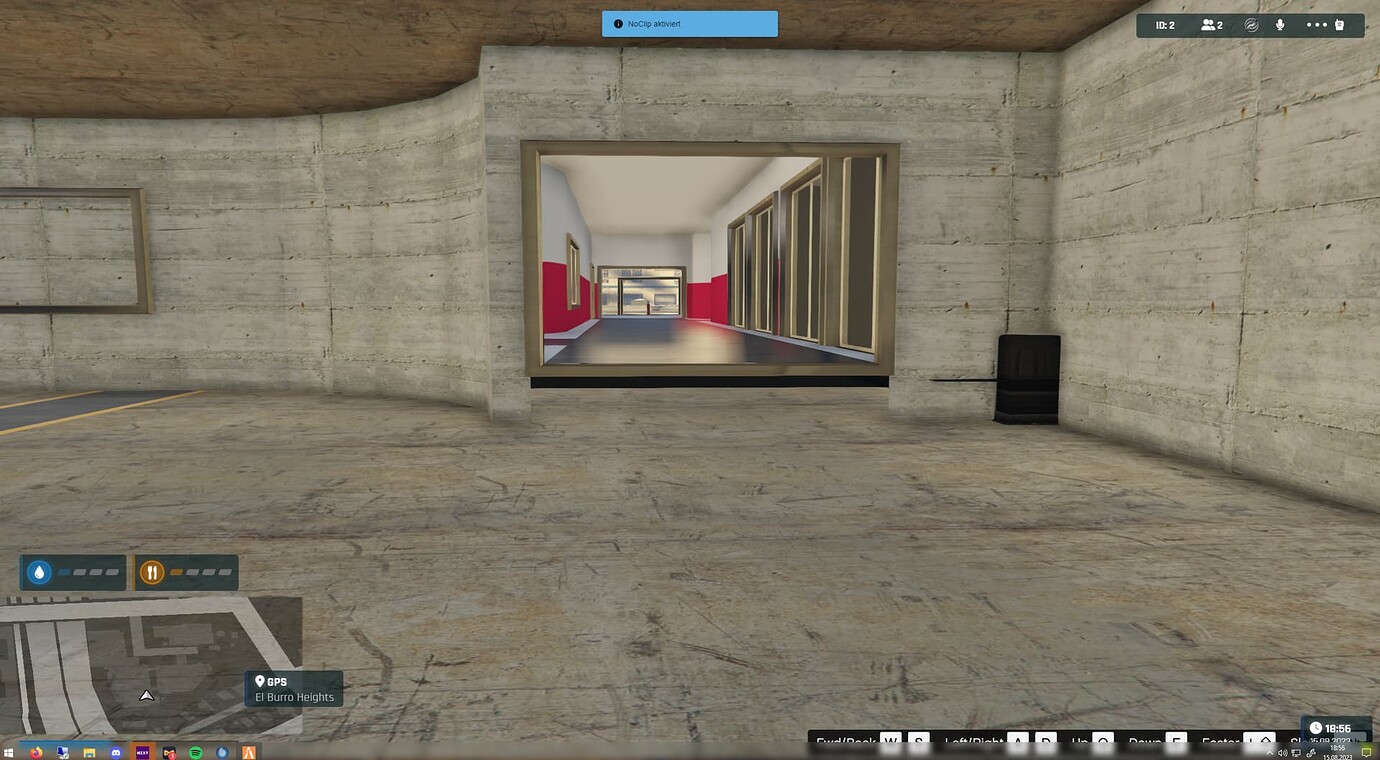Open the Windows Start menu
Image resolution: width=1380 pixels, height=760 pixels.
click(x=11, y=751)
